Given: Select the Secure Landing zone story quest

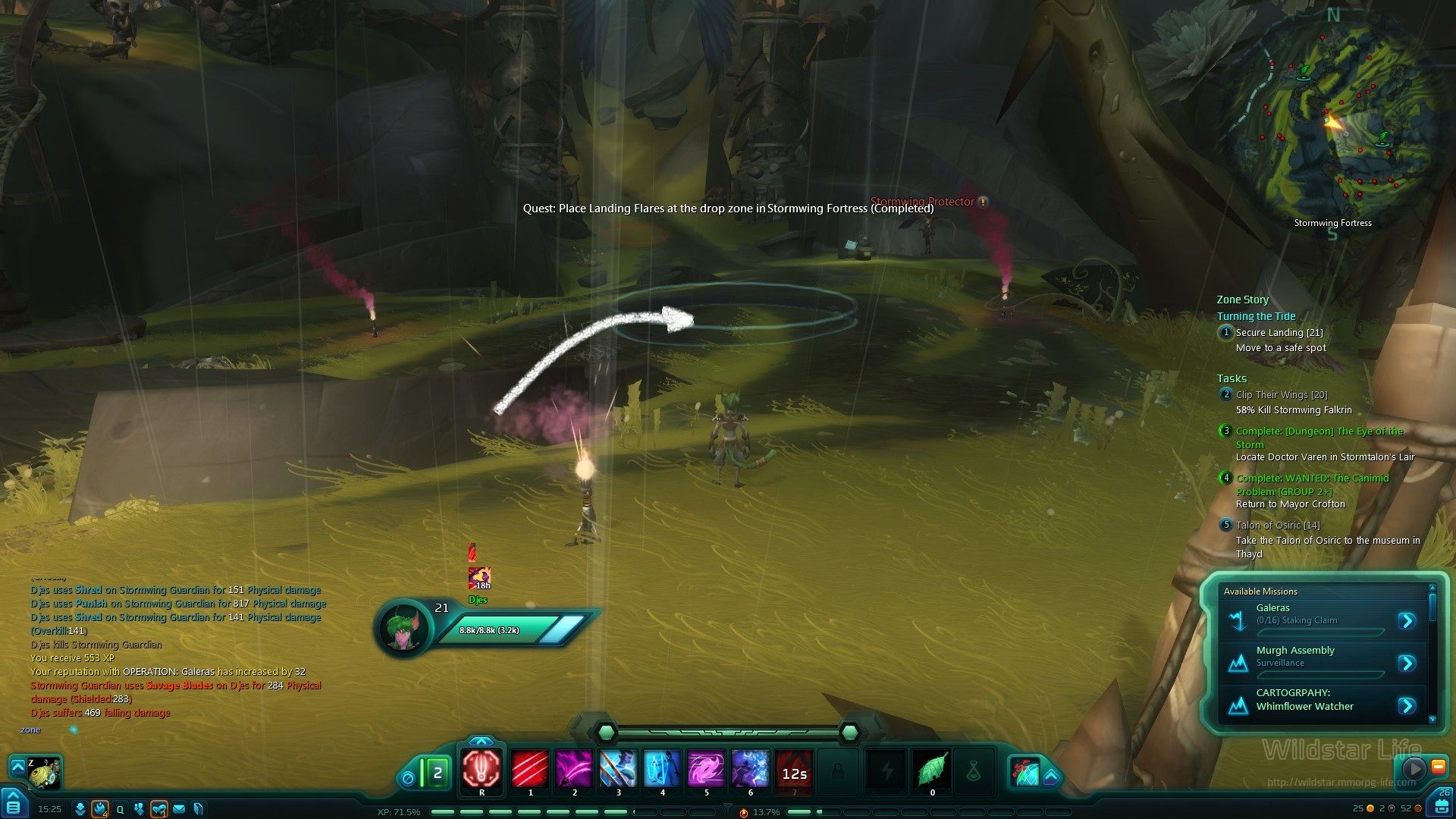Looking at the screenshot, I should coord(1279,333).
